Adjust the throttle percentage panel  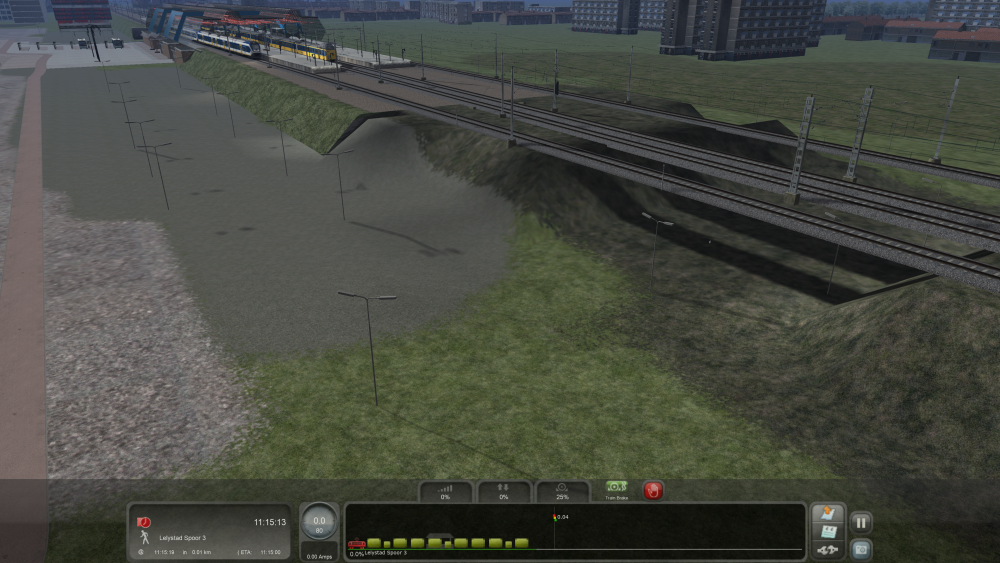click(445, 491)
